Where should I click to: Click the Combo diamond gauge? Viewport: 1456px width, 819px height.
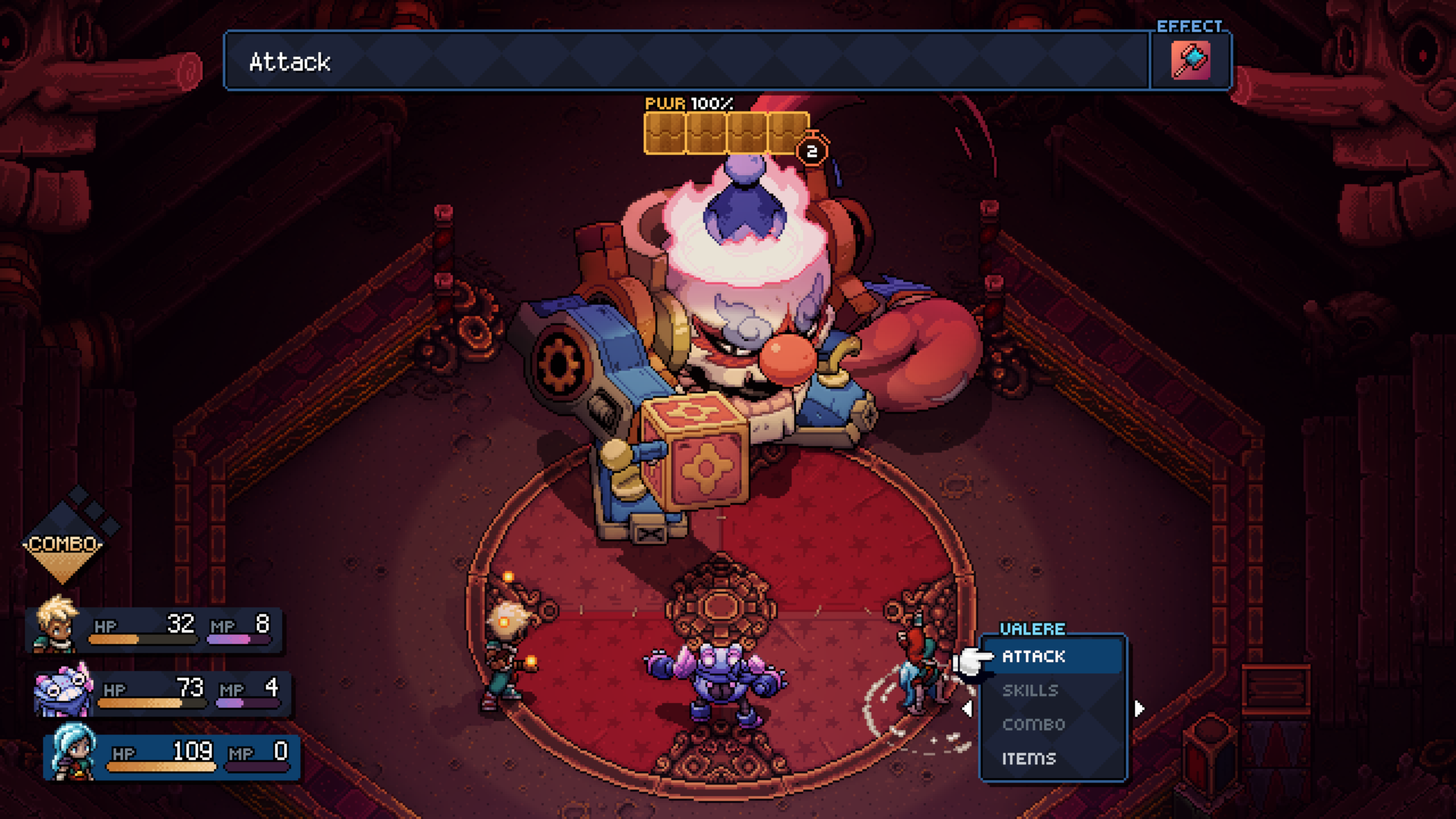63,542
